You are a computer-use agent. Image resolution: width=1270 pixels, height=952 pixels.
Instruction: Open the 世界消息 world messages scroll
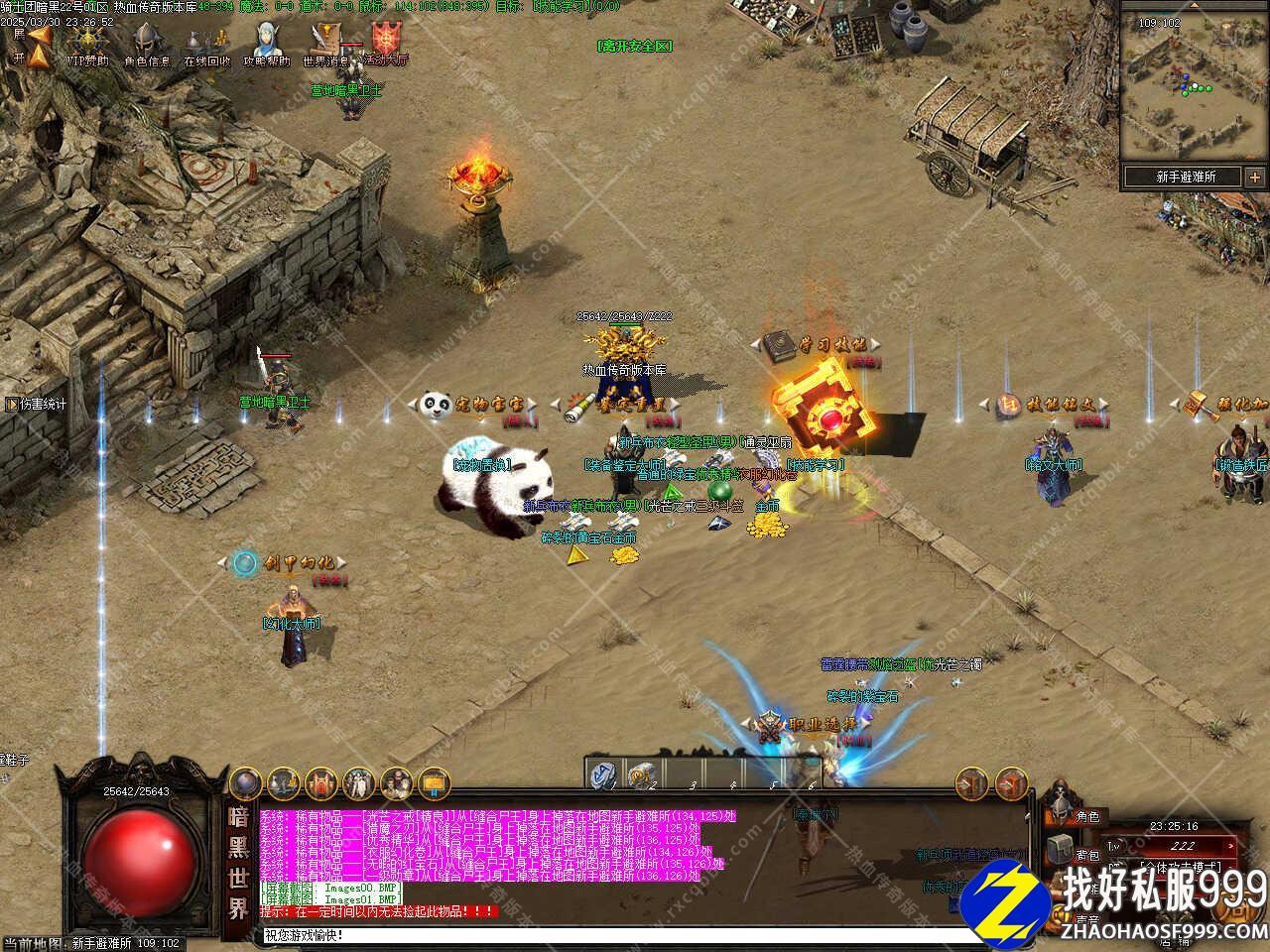(325, 45)
